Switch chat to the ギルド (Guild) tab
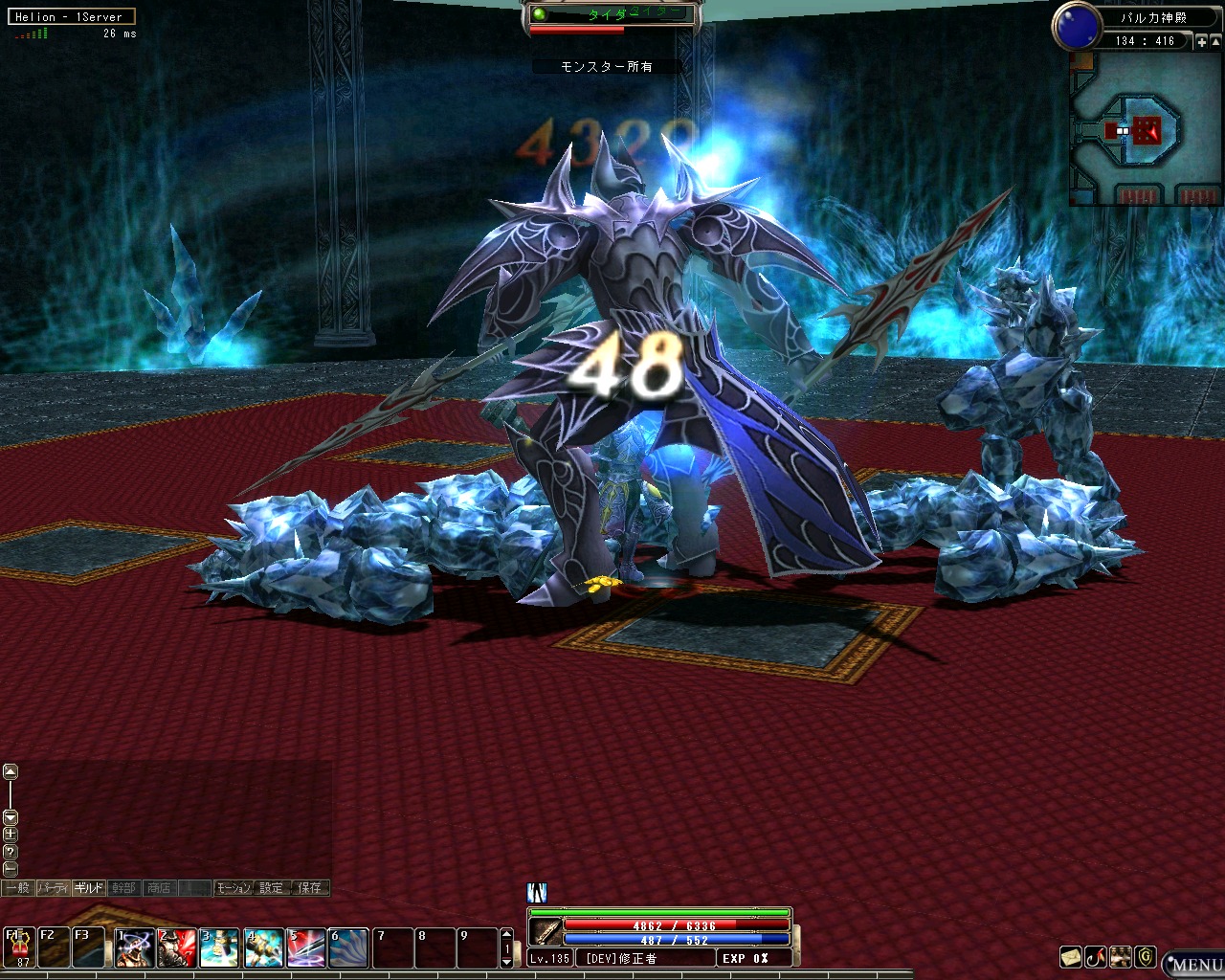 (x=89, y=888)
